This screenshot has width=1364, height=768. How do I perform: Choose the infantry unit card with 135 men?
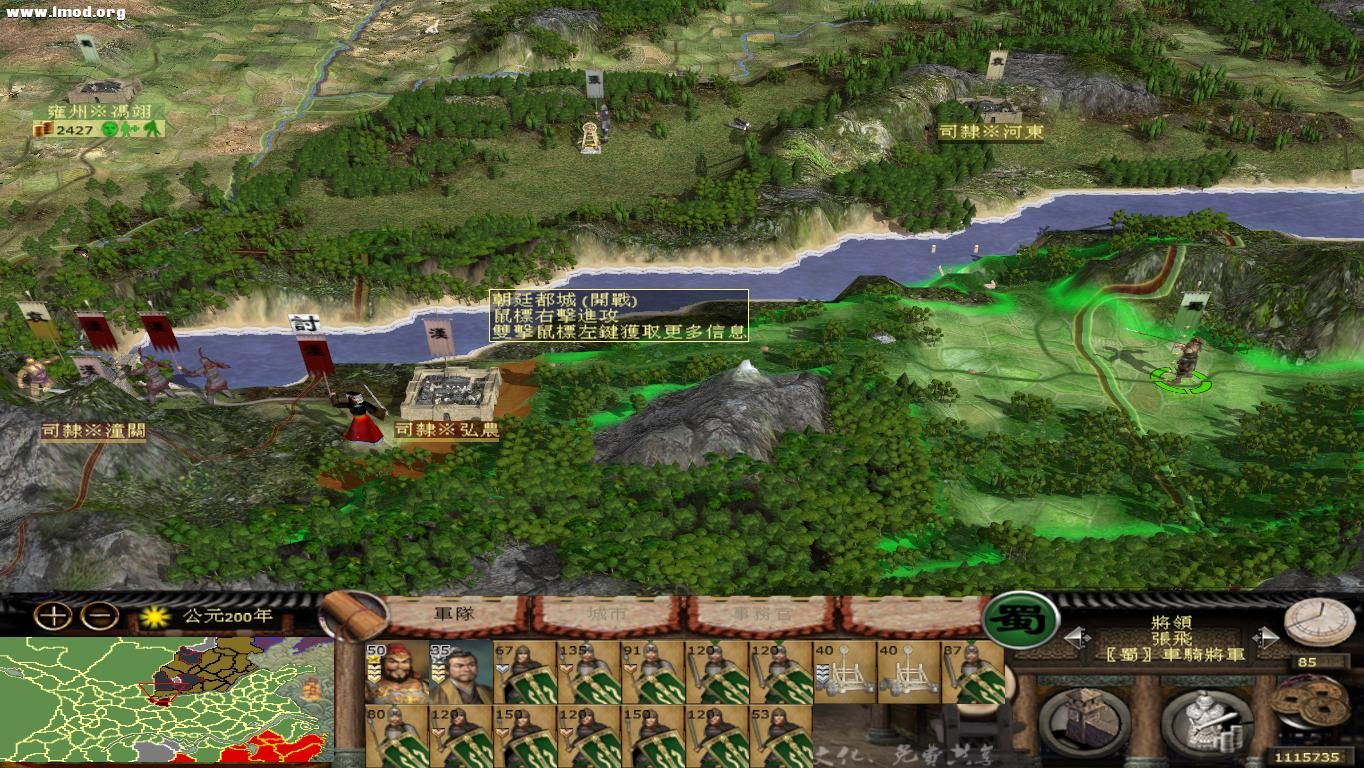589,672
